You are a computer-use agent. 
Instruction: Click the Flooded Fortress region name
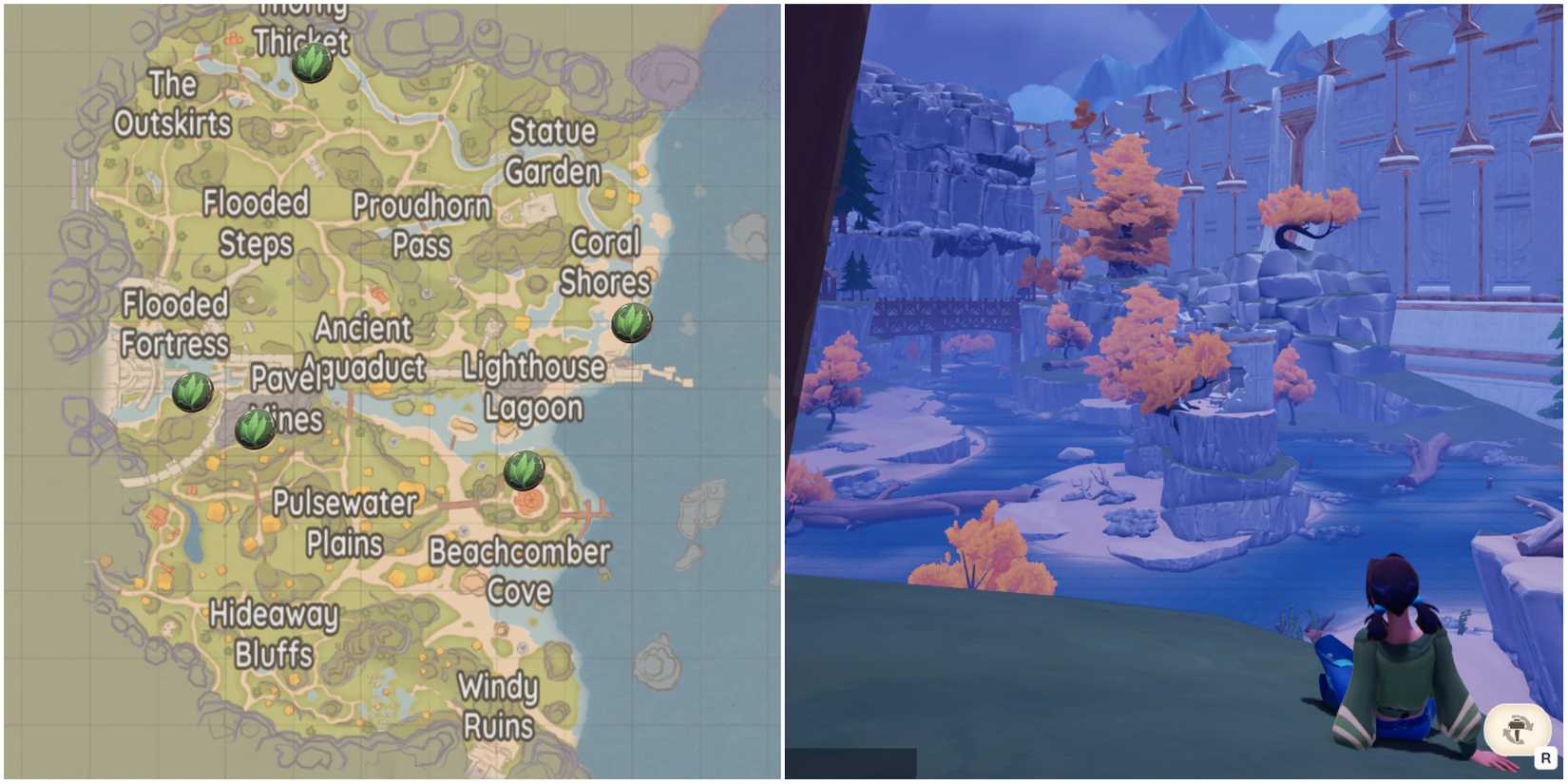click(x=175, y=324)
